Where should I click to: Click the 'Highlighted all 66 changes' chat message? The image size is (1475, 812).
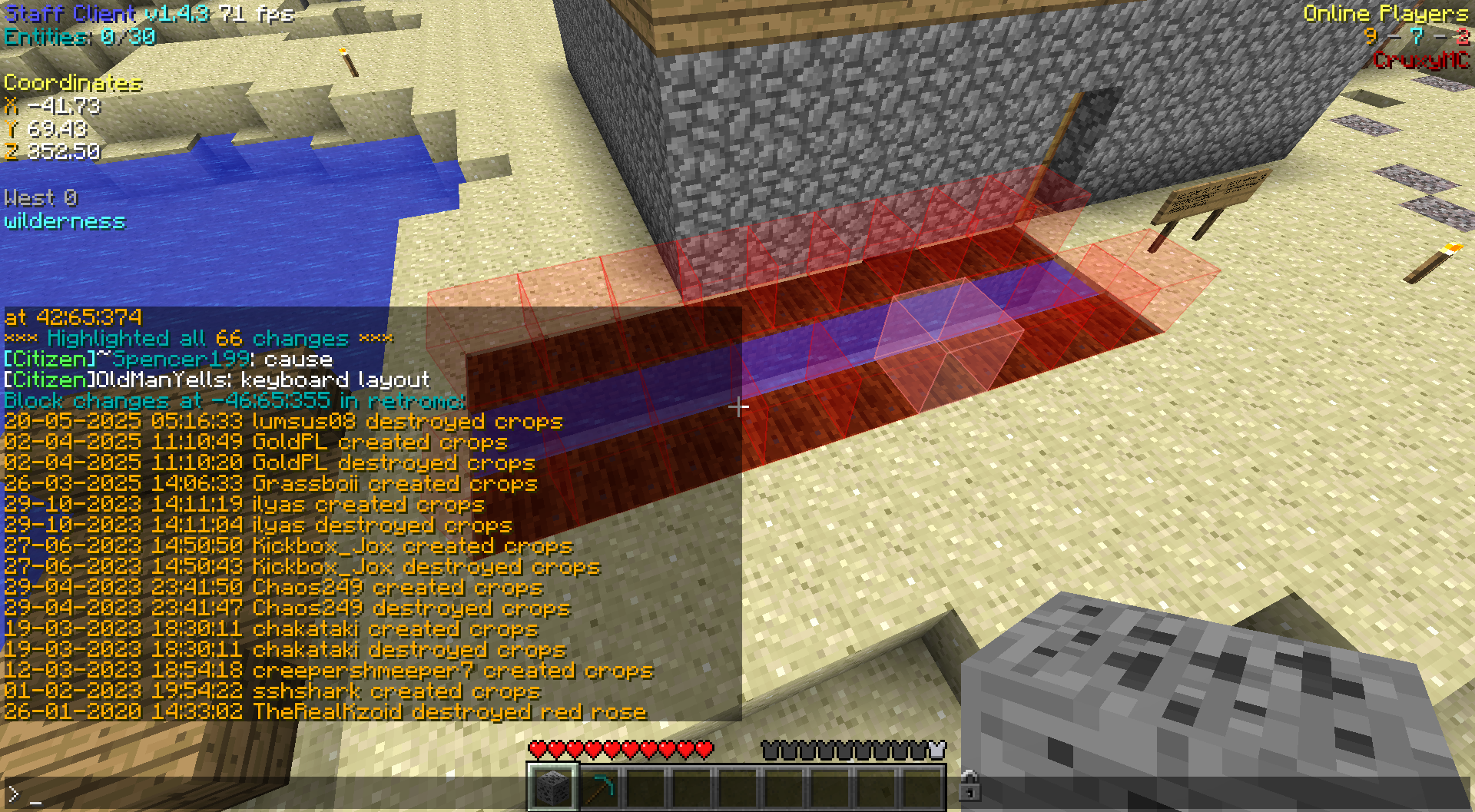tap(199, 339)
